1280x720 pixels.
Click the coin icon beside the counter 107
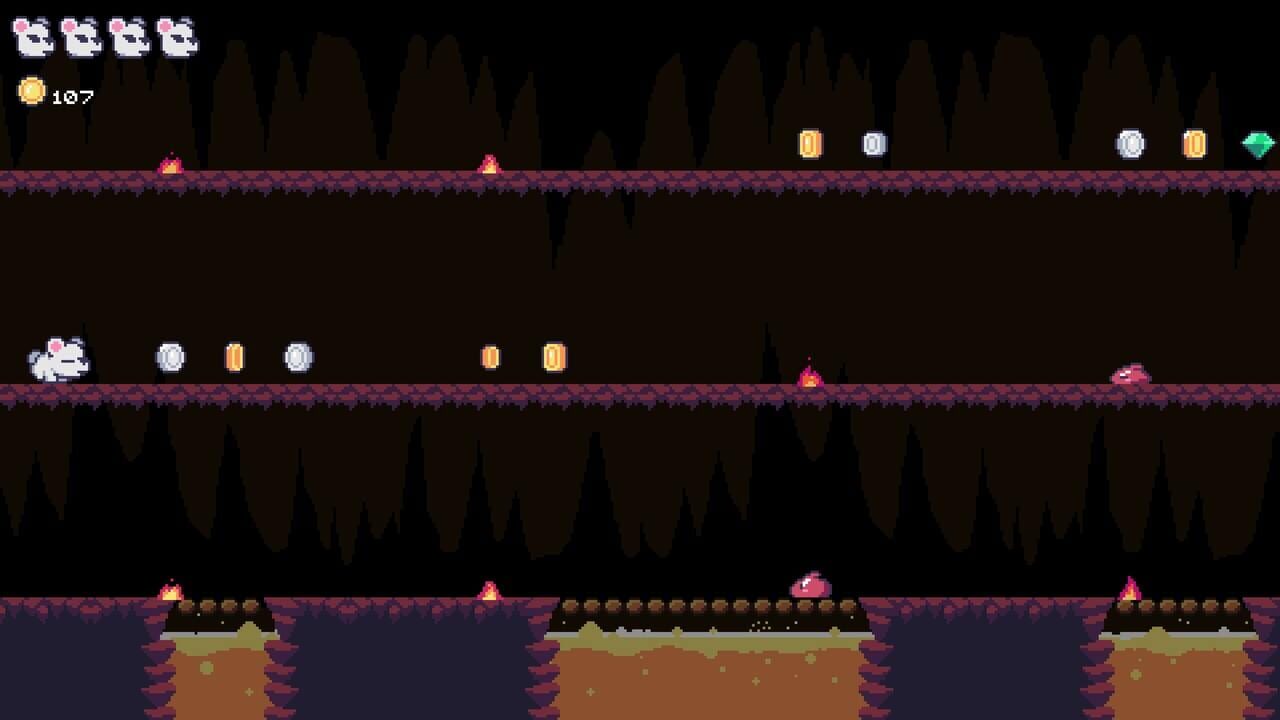34,94
